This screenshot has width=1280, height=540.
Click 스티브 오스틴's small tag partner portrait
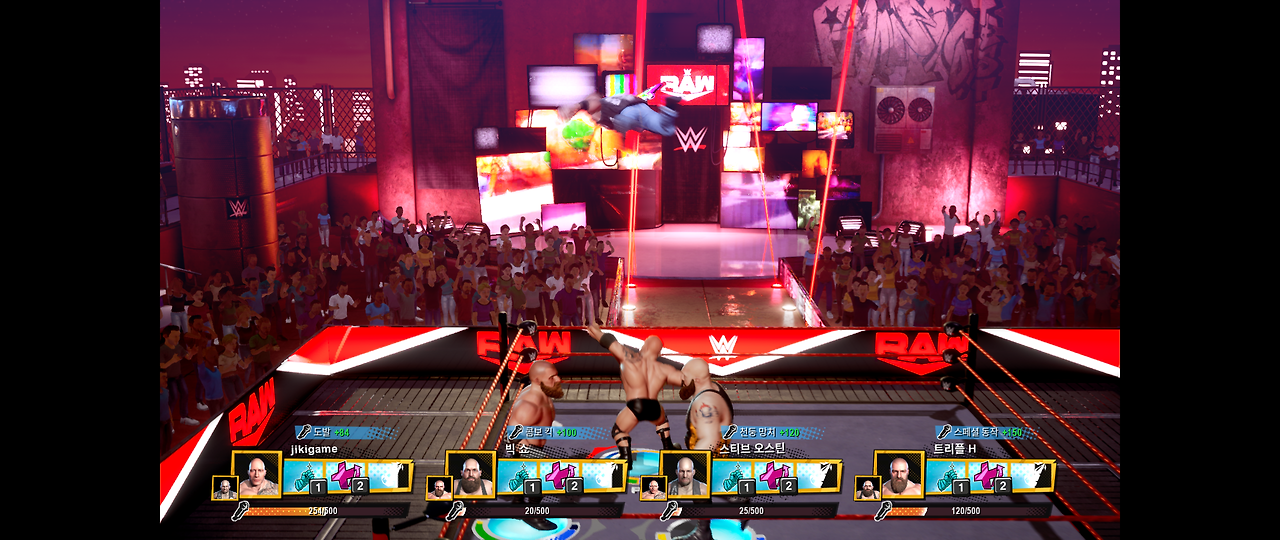653,487
